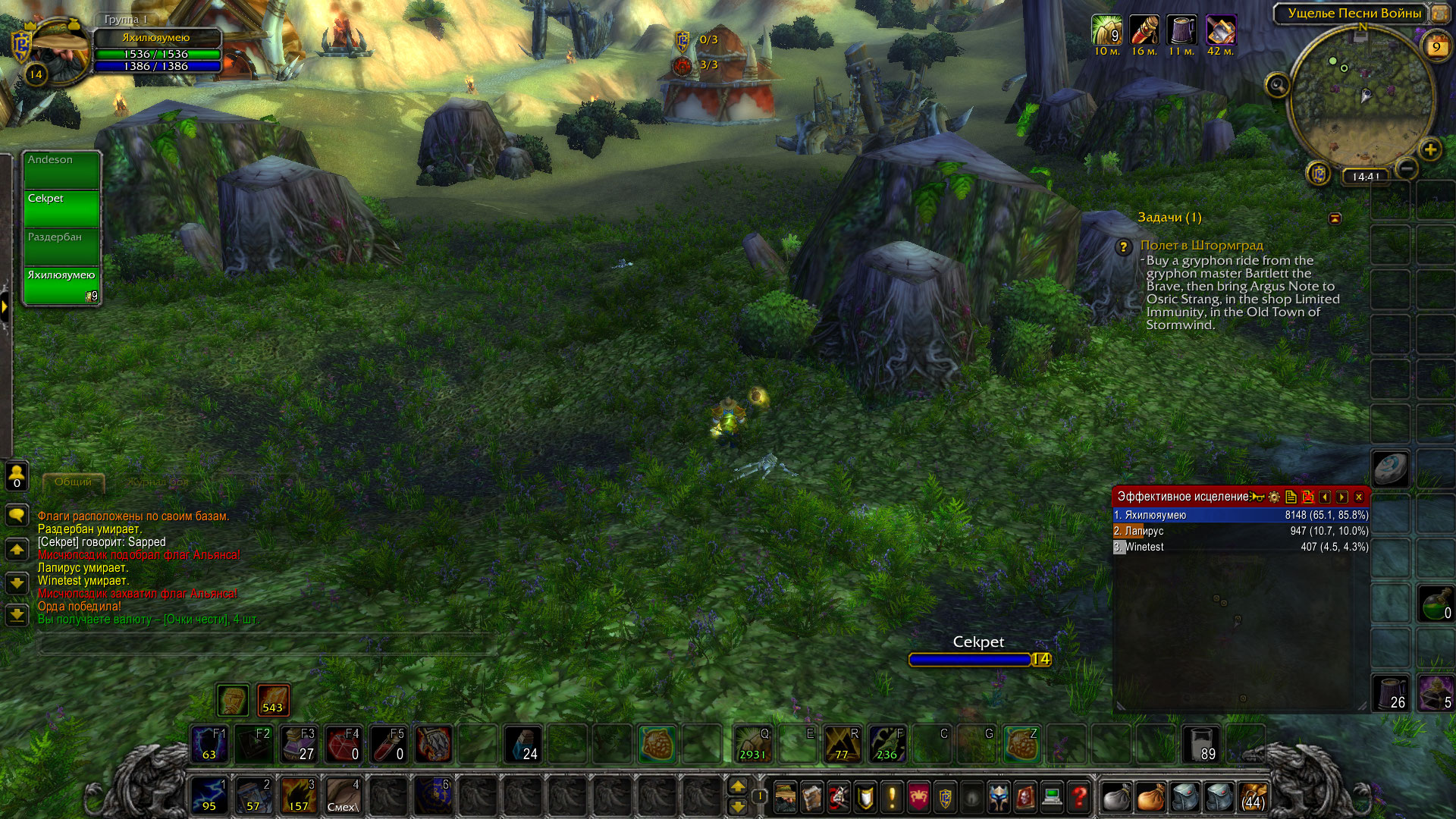Zoom in the minimap with plus button
The image size is (1456, 819).
(1430, 149)
